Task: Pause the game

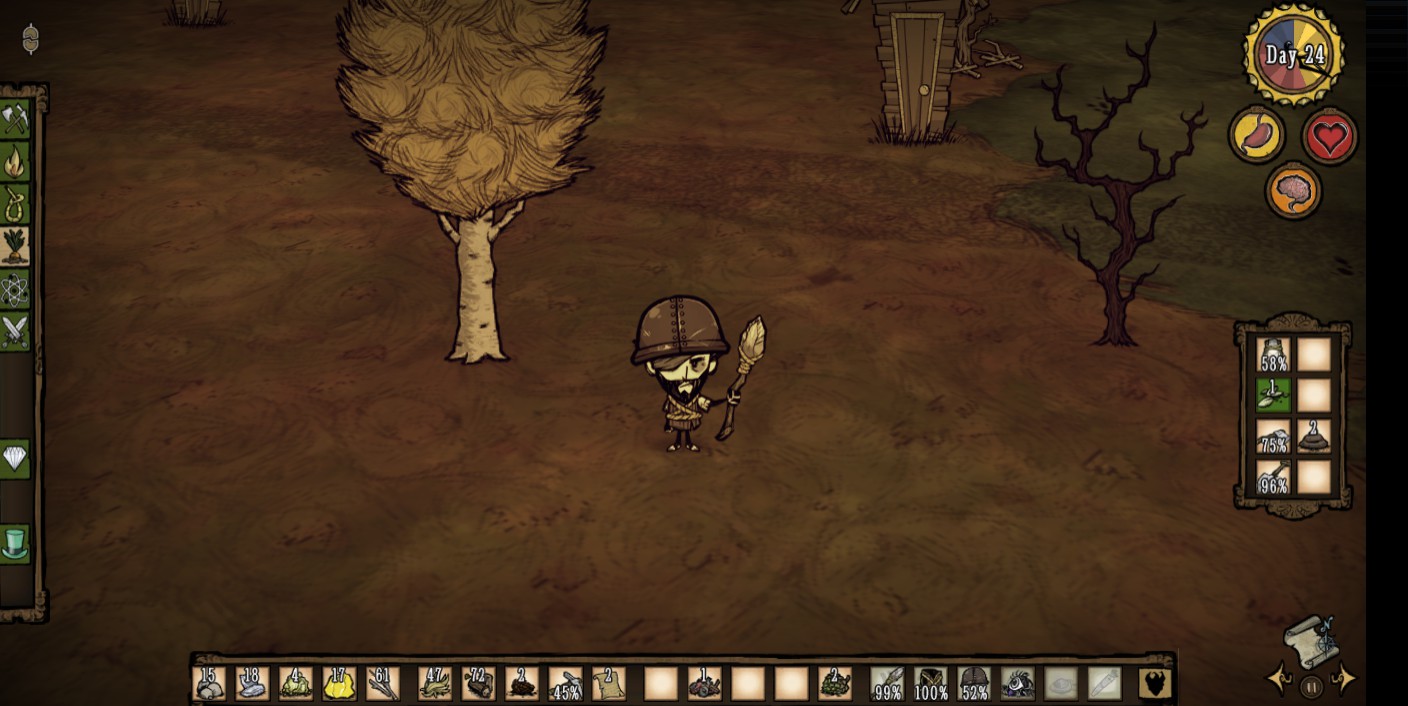Action: pyautogui.click(x=1312, y=686)
